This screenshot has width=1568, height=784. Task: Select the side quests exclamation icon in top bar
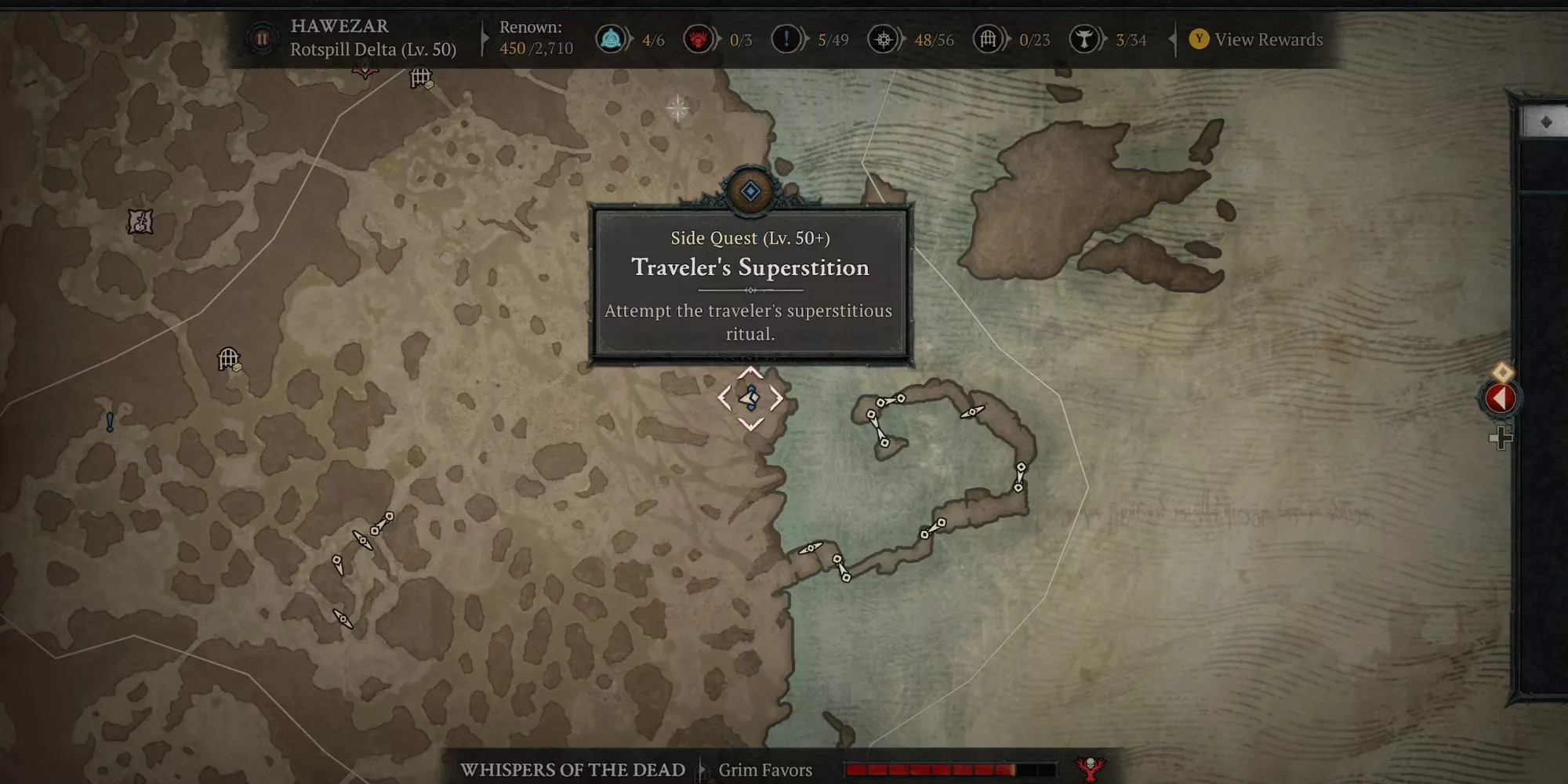pyautogui.click(x=786, y=38)
